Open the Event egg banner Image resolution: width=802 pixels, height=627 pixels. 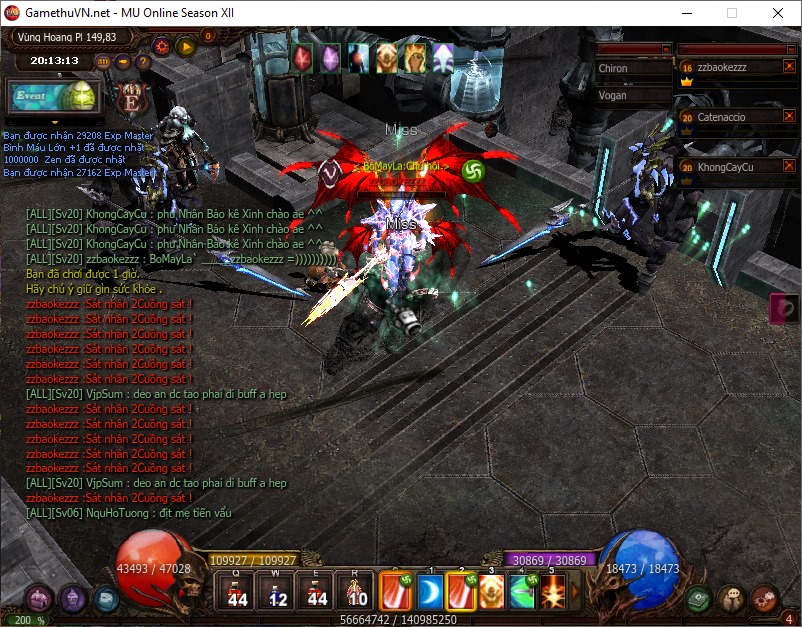(54, 97)
